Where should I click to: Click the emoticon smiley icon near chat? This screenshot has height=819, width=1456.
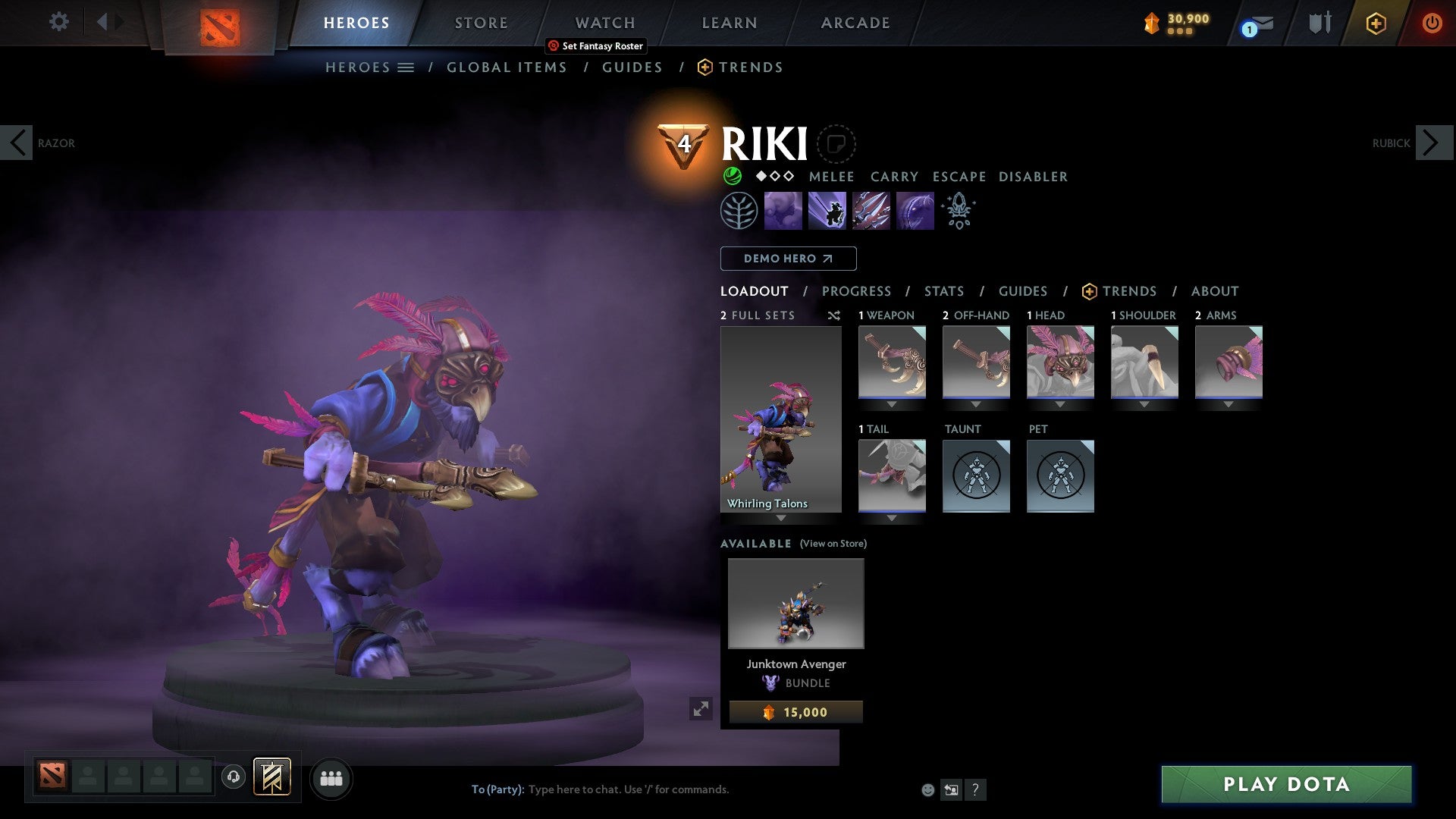coord(927,789)
